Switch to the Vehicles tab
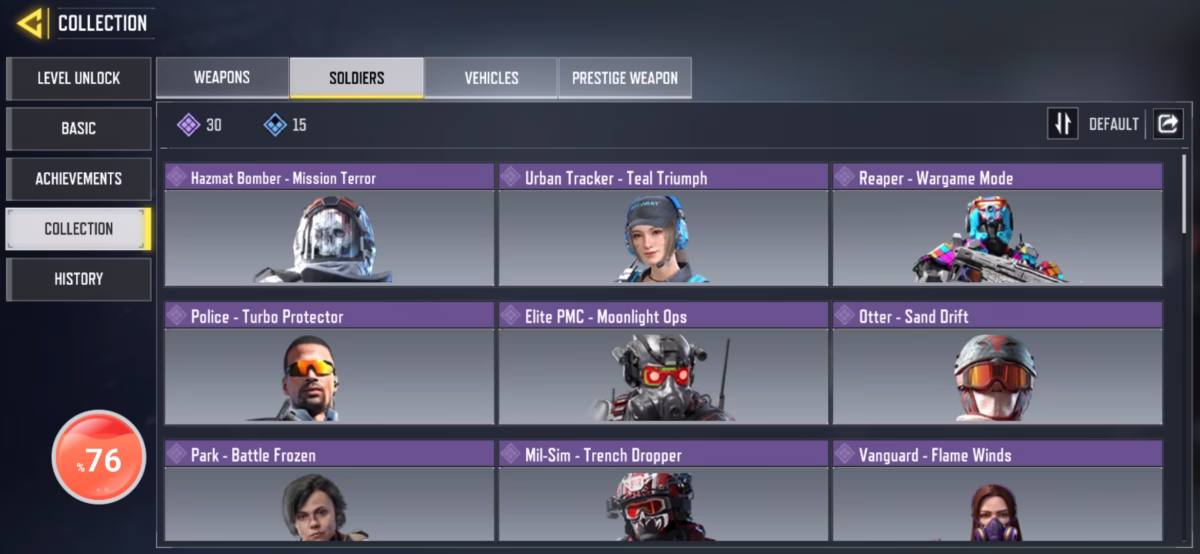This screenshot has height=554, width=1200. coord(491,78)
